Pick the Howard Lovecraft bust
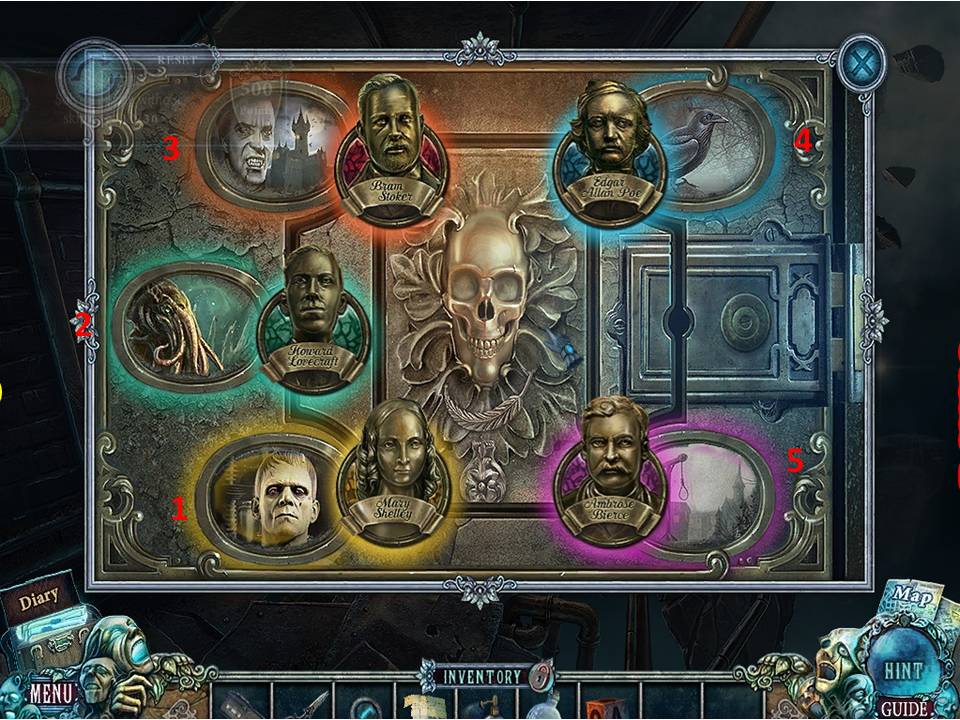The height and width of the screenshot is (720, 960). pyautogui.click(x=313, y=316)
